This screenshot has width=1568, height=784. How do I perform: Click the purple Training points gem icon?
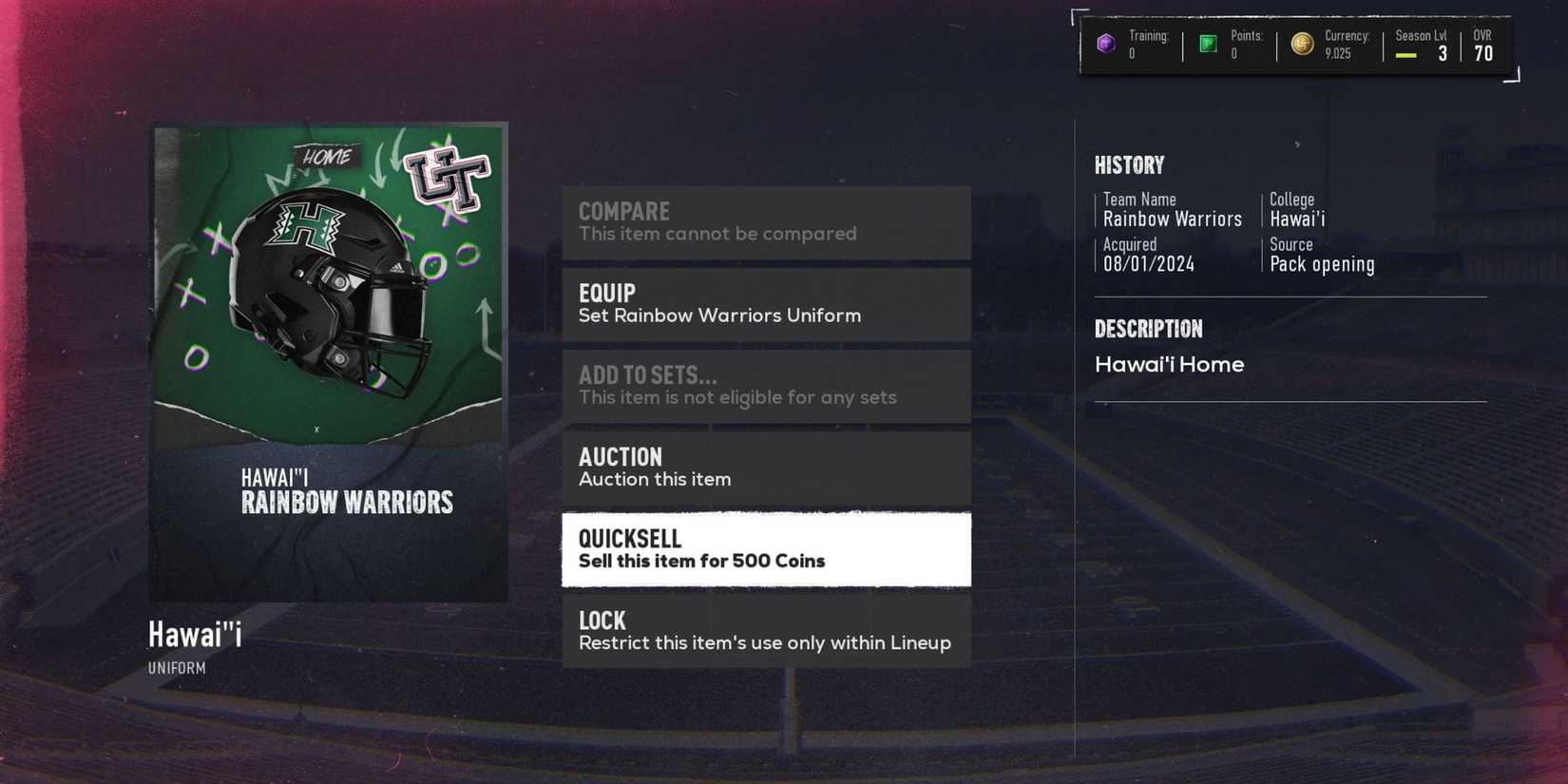pos(1105,43)
